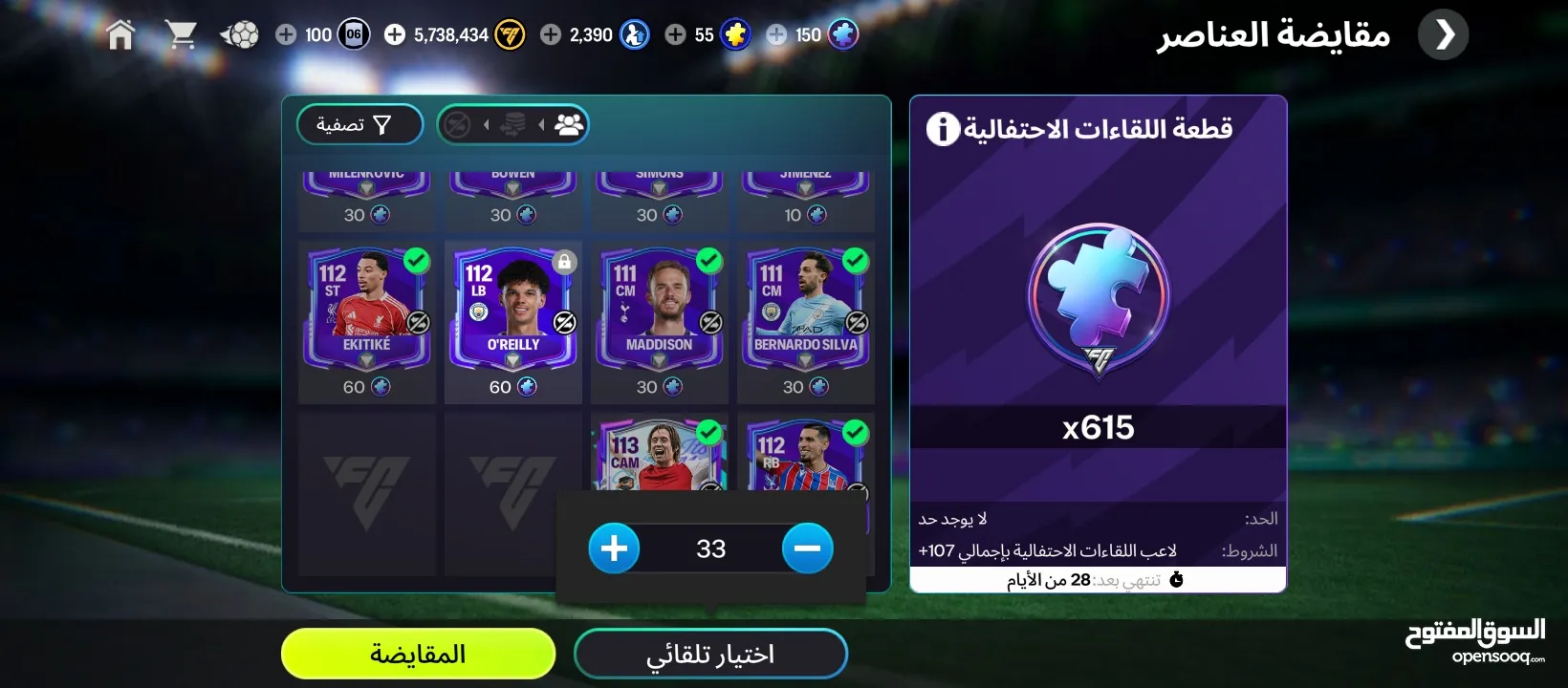1568x688 pixels.
Task: Deselect the green checkmark on Ekitiké's card
Action: tap(415, 258)
